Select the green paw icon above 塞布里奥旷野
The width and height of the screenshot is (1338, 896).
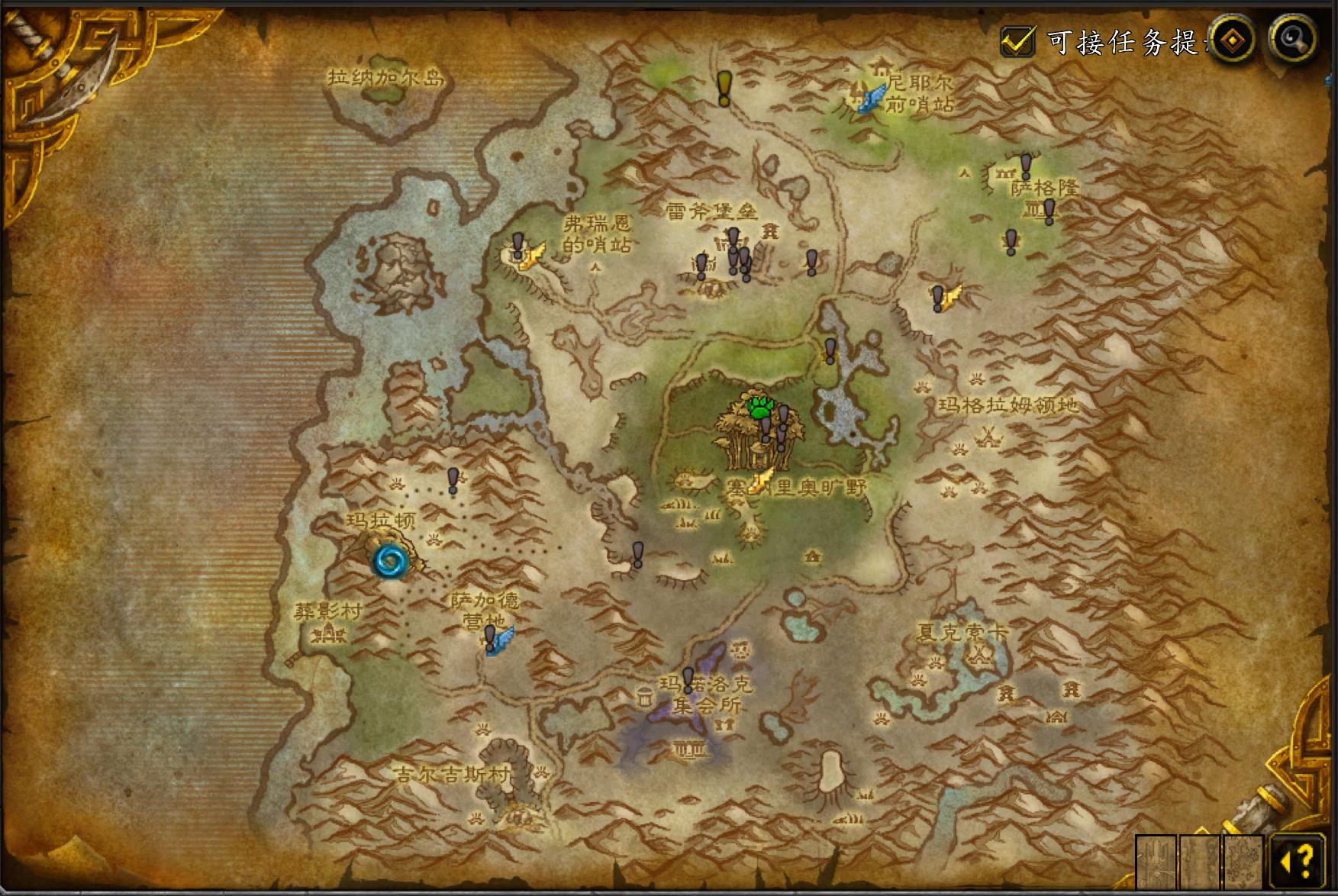coord(759,406)
